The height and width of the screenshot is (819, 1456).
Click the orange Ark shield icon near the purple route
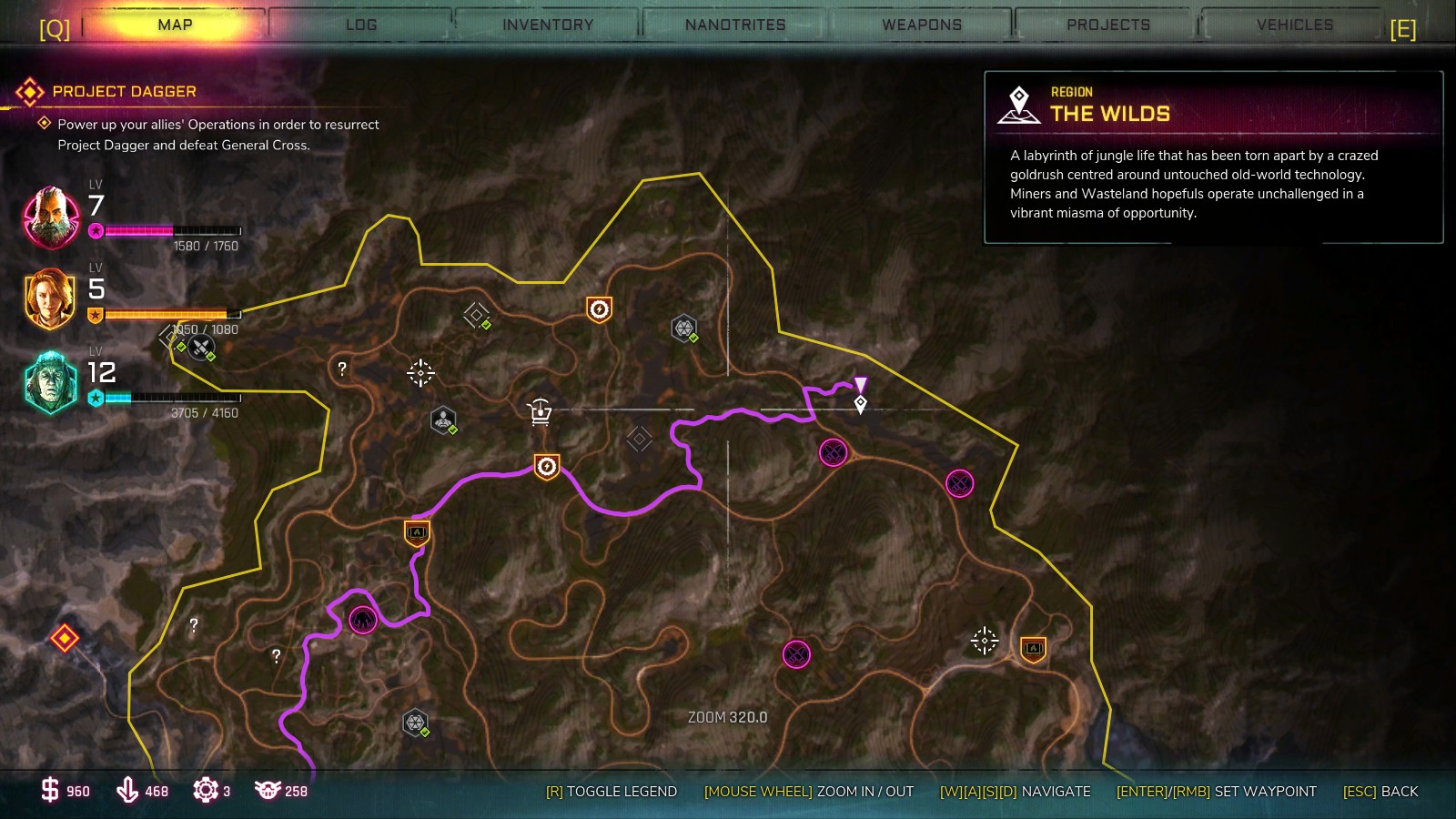click(x=546, y=467)
